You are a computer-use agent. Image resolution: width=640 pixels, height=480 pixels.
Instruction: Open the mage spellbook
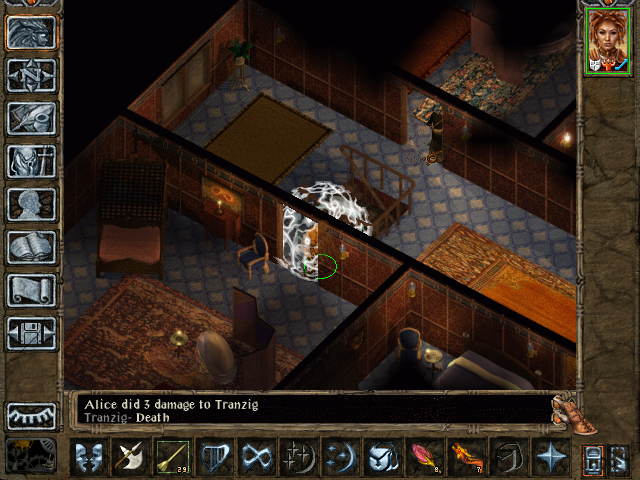31,247
